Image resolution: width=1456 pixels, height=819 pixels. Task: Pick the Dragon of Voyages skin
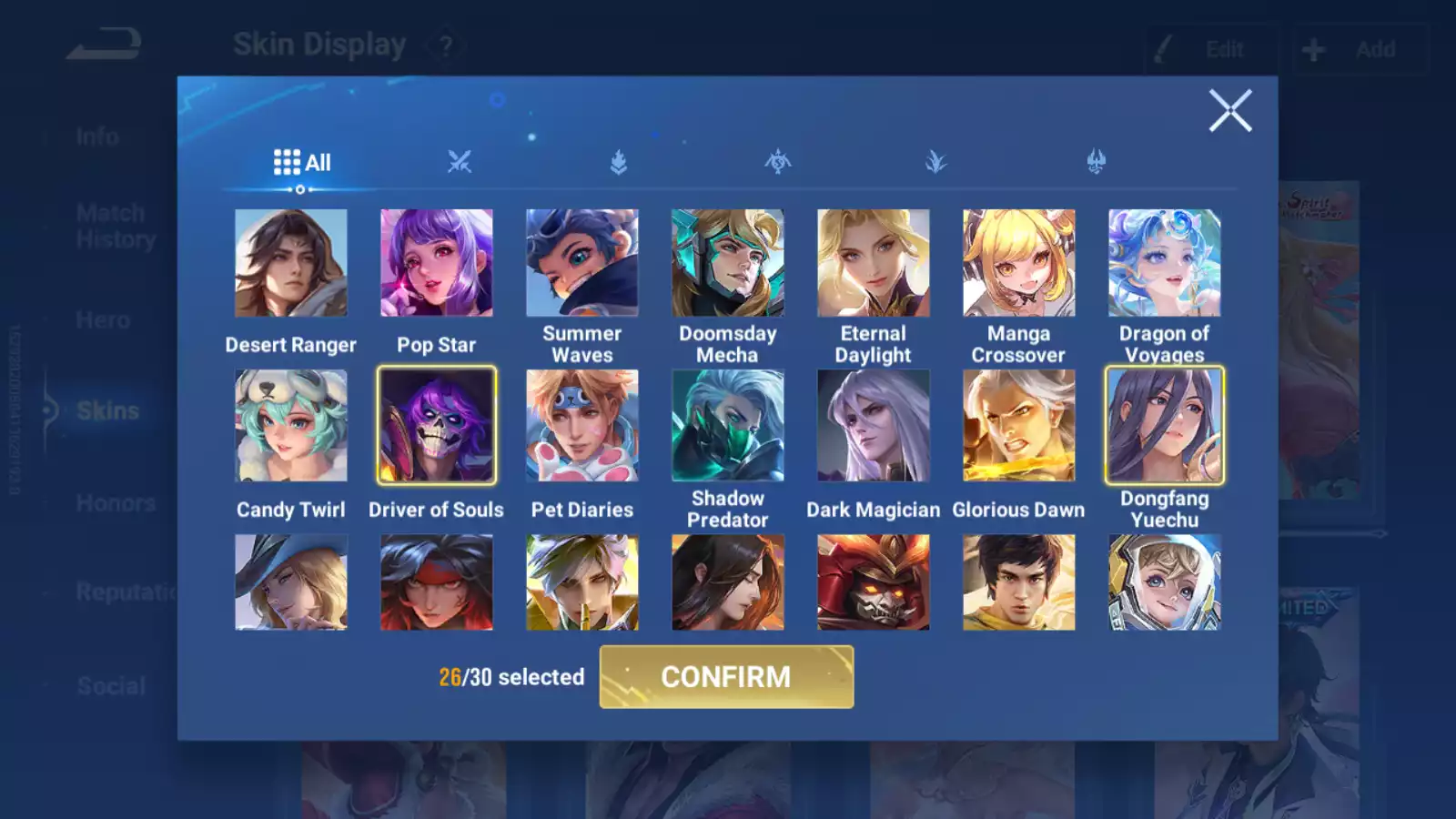click(x=1165, y=263)
